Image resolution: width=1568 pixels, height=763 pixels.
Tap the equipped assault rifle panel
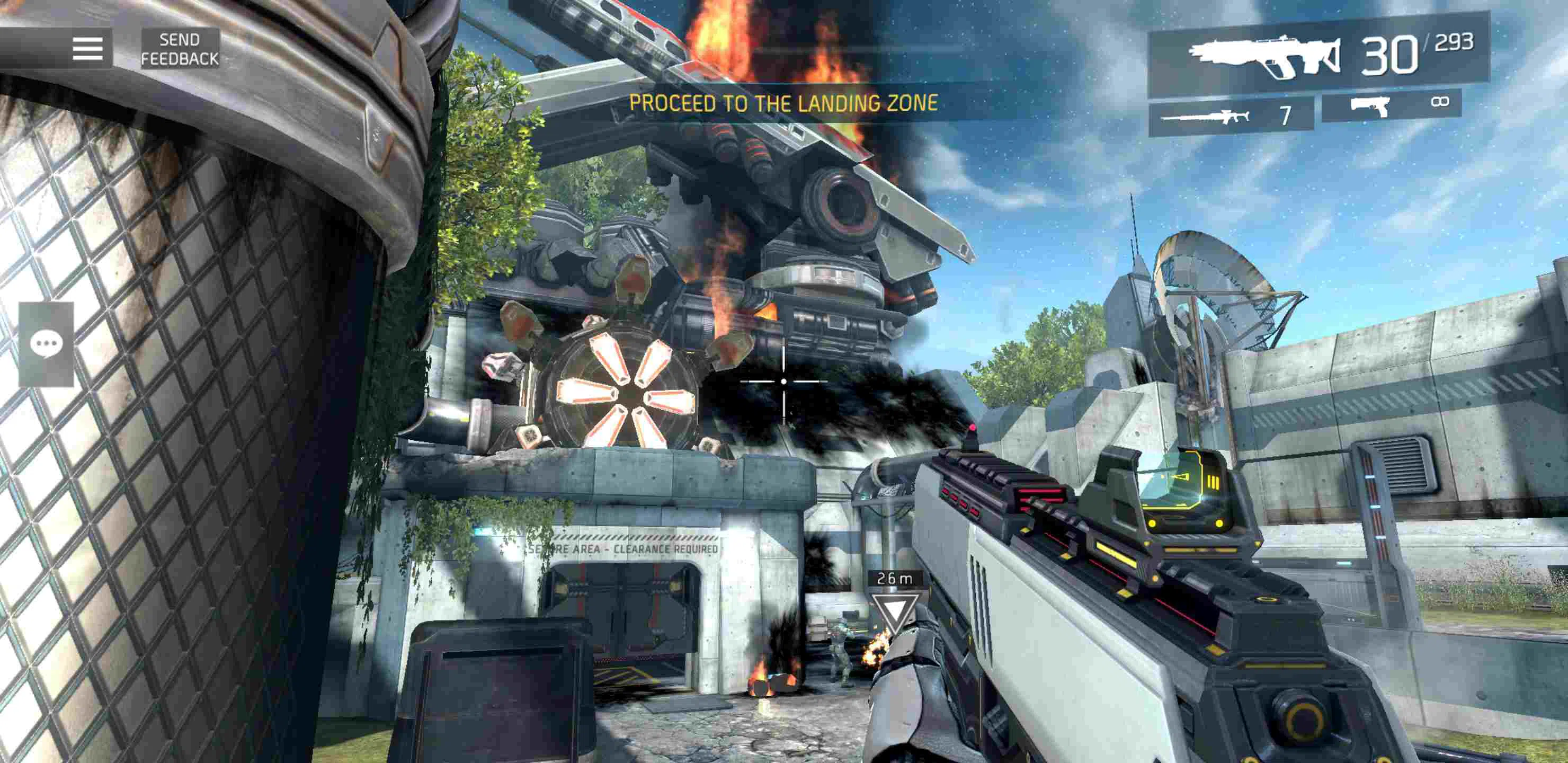point(1318,56)
